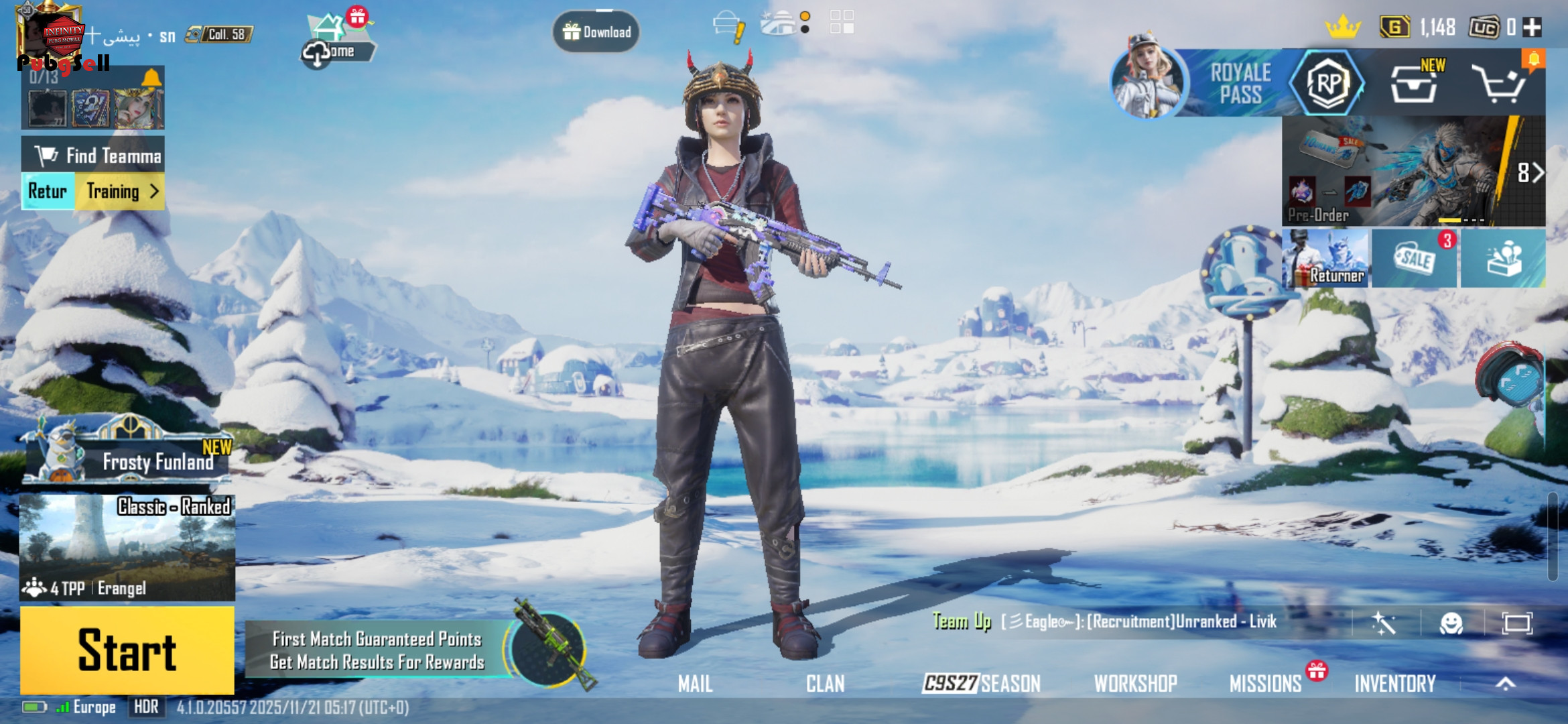This screenshot has width=1568, height=724.
Task: Tap the yellow Start button
Action: coord(127,650)
